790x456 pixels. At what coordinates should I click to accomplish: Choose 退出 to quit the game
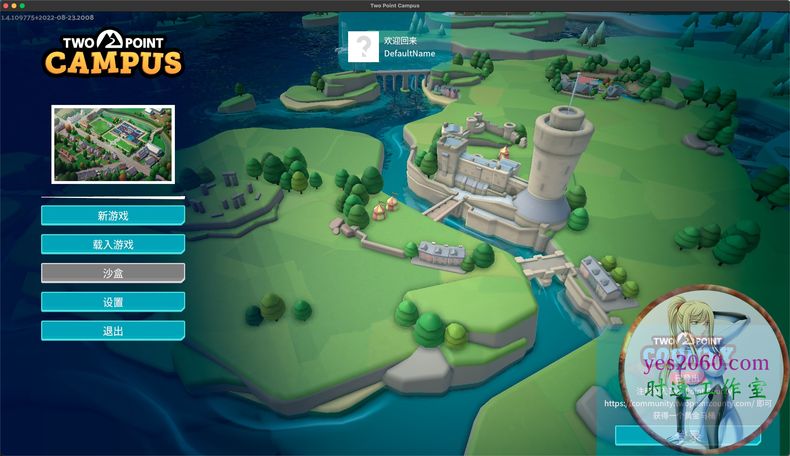(113, 331)
